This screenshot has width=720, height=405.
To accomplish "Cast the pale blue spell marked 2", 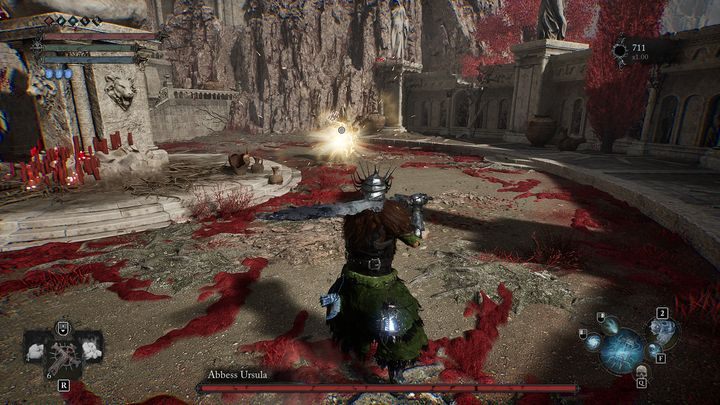I will tap(661, 329).
